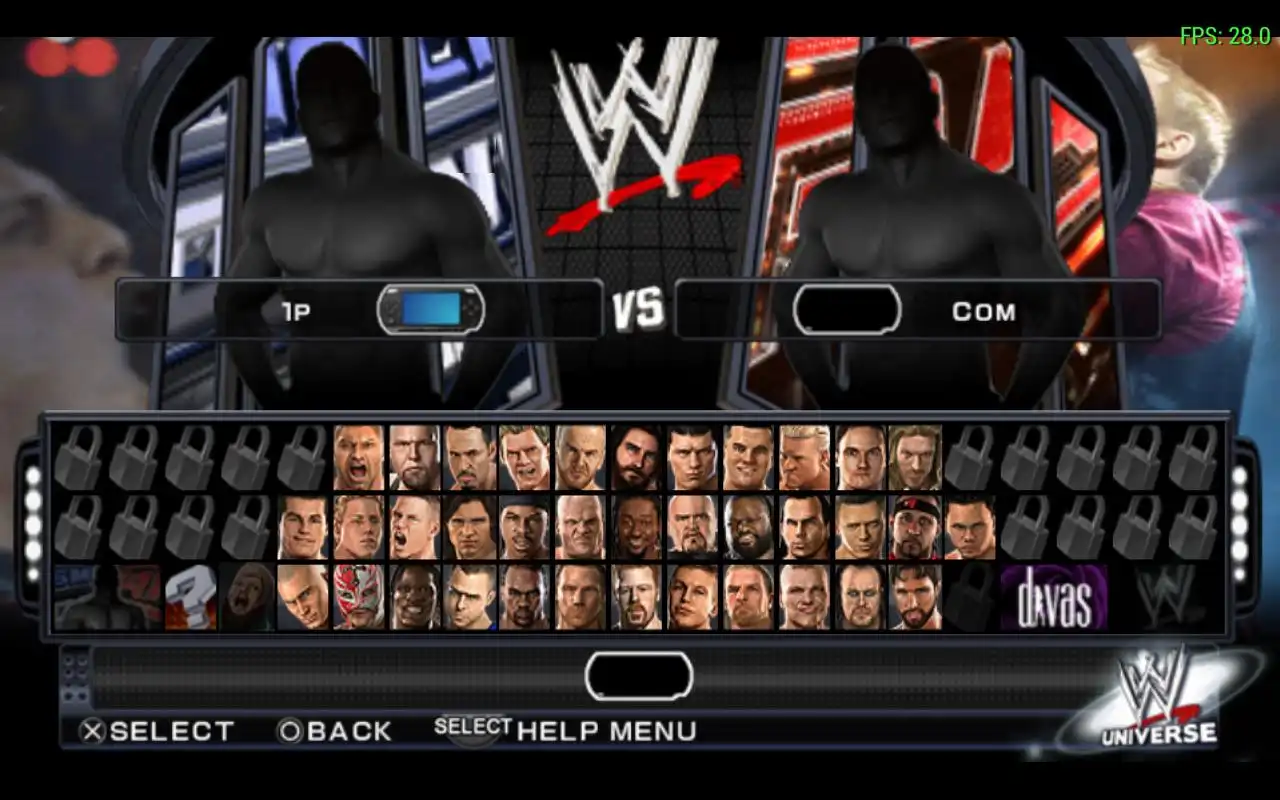Choose Mark Henry's bearded portrait

(748, 528)
